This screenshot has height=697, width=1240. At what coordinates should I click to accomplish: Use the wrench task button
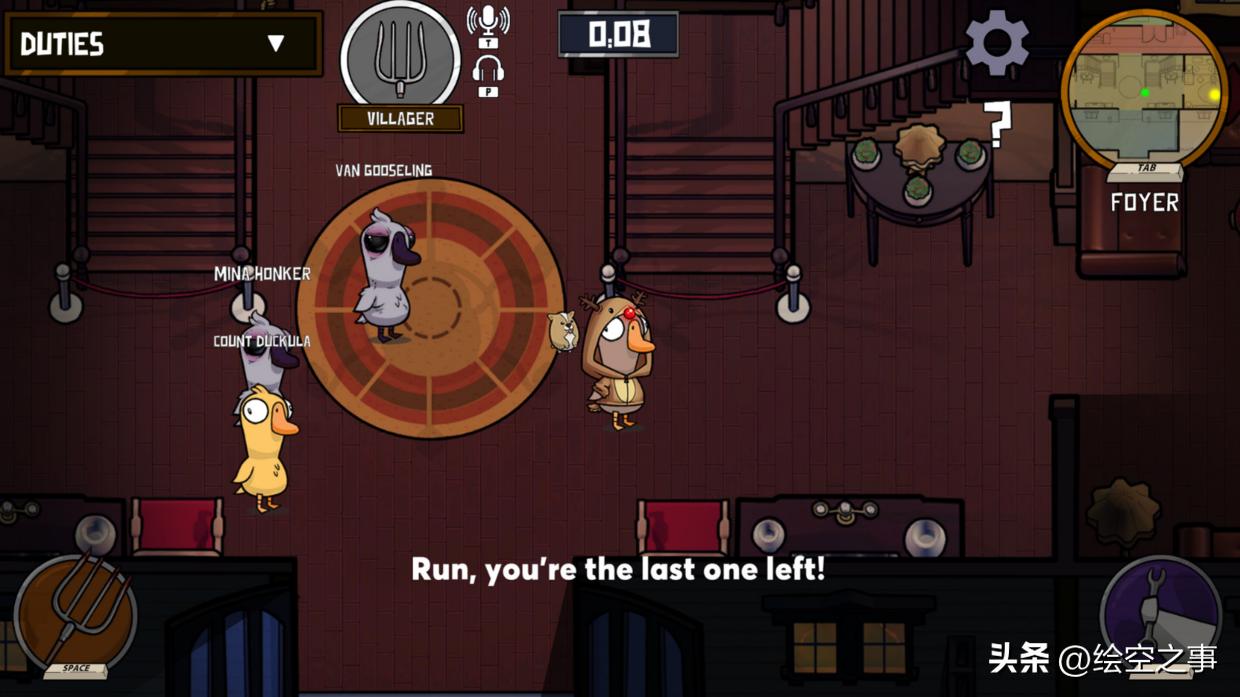[1160, 612]
